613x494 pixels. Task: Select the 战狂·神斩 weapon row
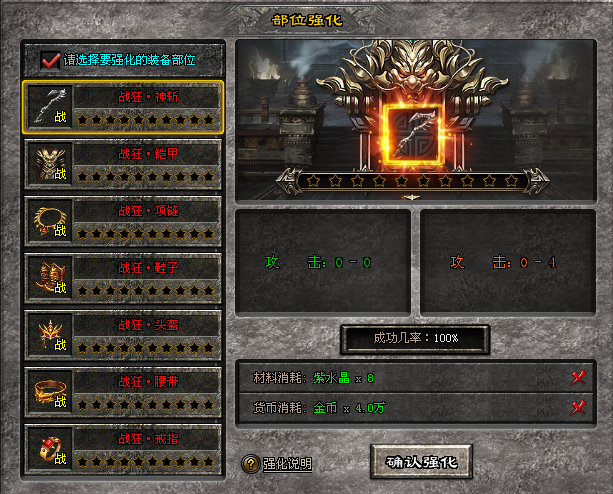coord(123,107)
